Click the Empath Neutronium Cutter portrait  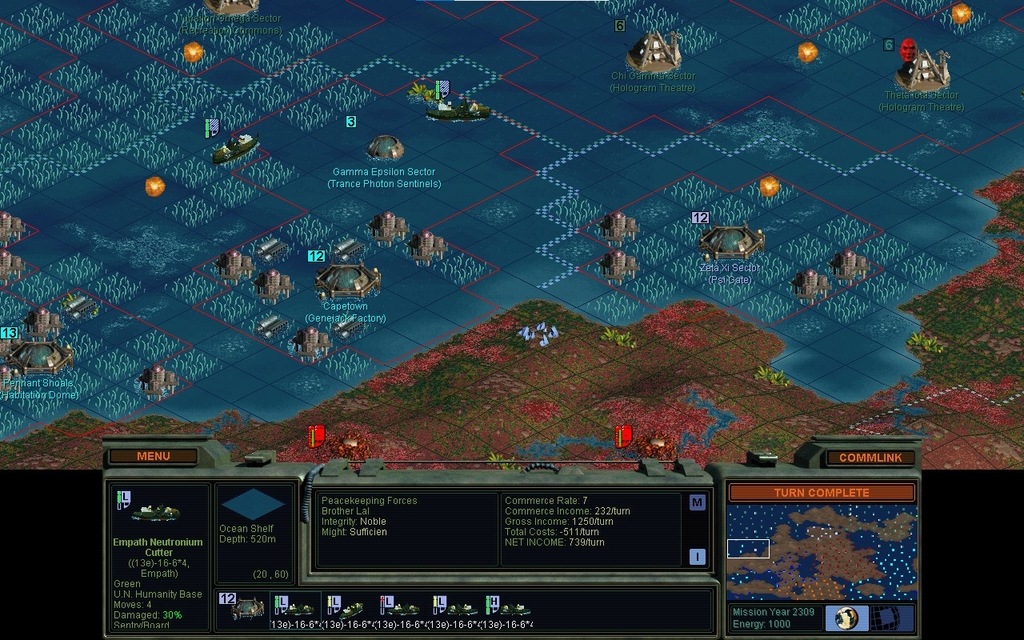[156, 512]
